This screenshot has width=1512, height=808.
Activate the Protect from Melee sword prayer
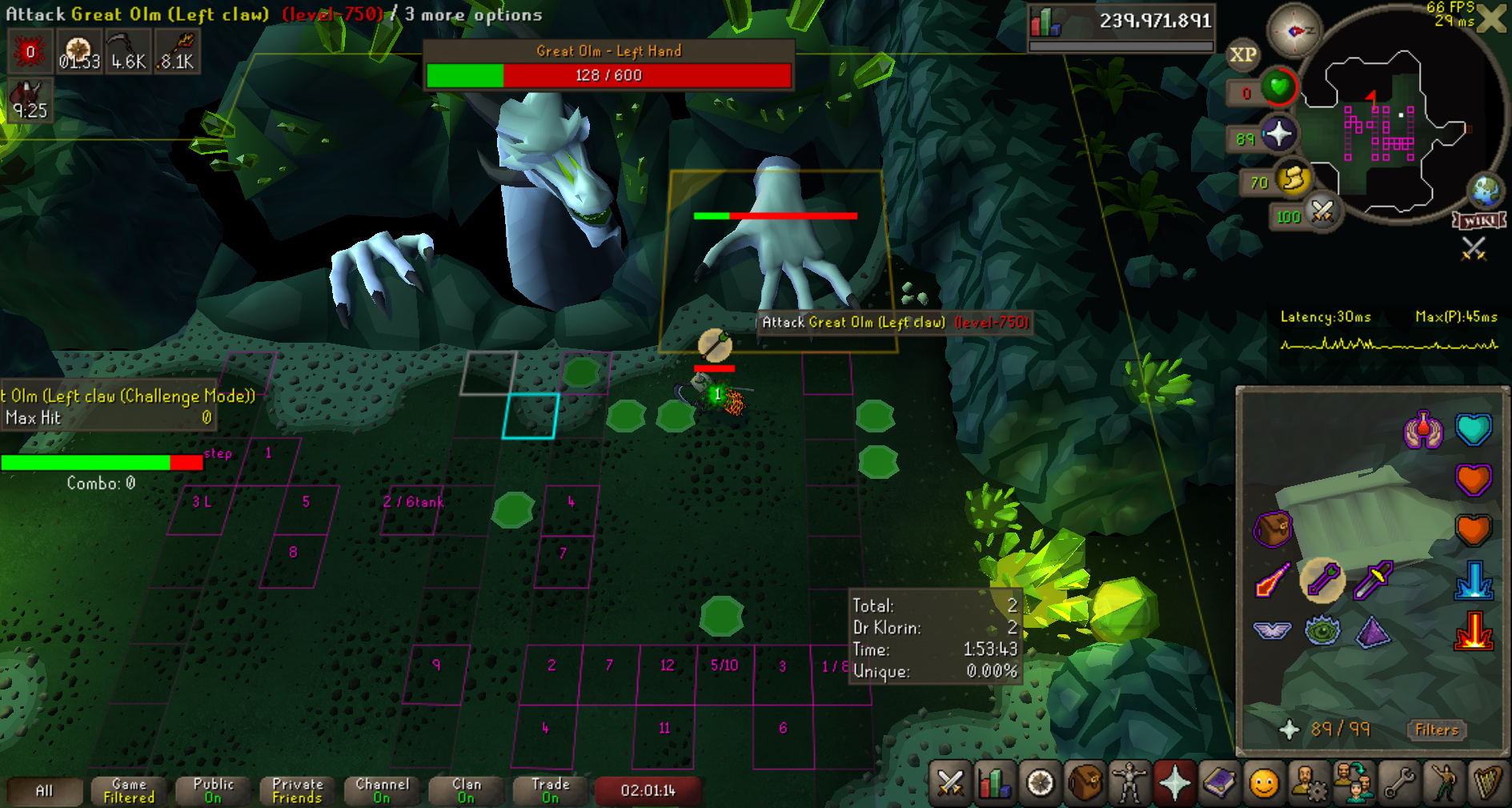point(1373,581)
